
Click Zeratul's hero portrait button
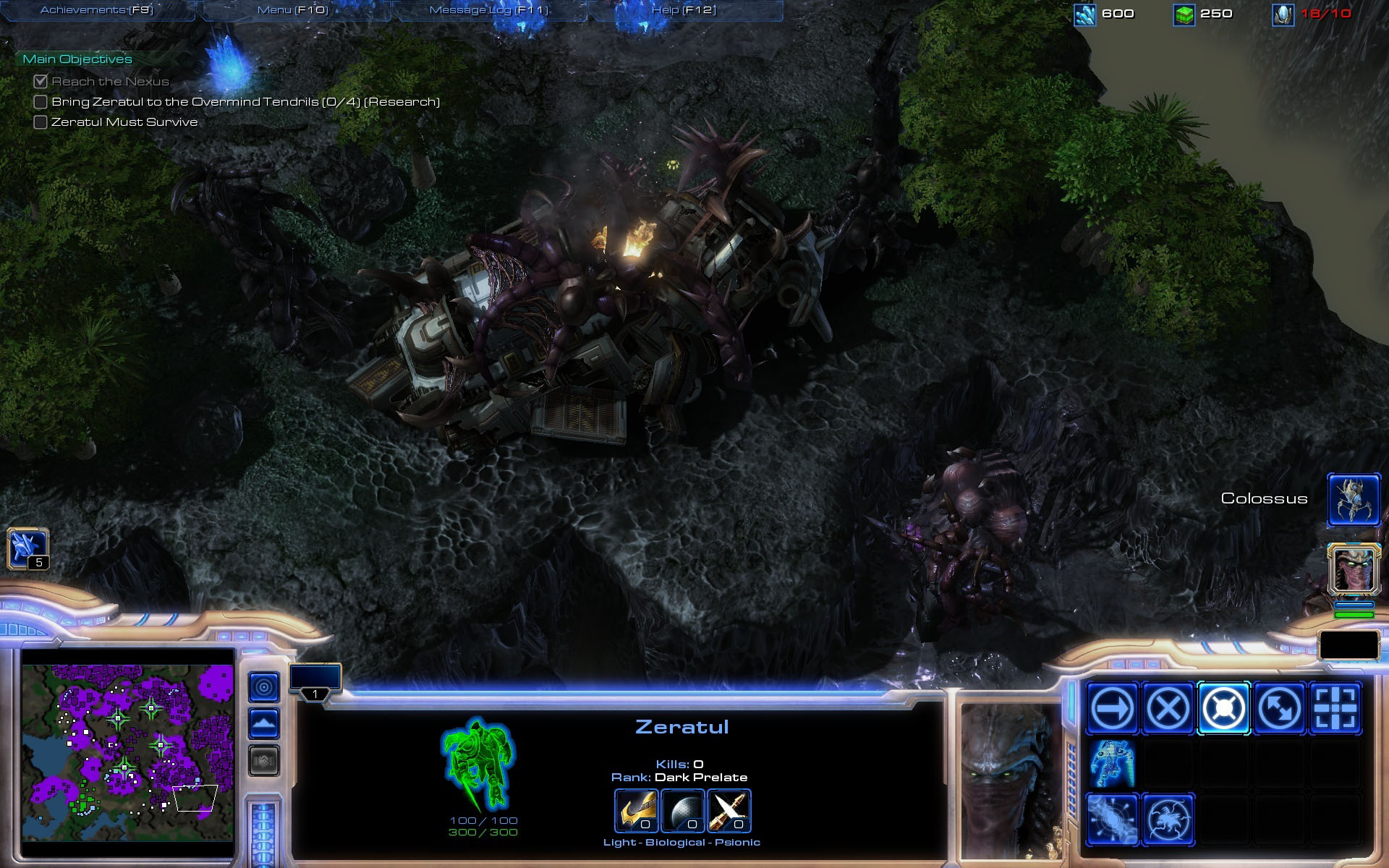[1353, 569]
